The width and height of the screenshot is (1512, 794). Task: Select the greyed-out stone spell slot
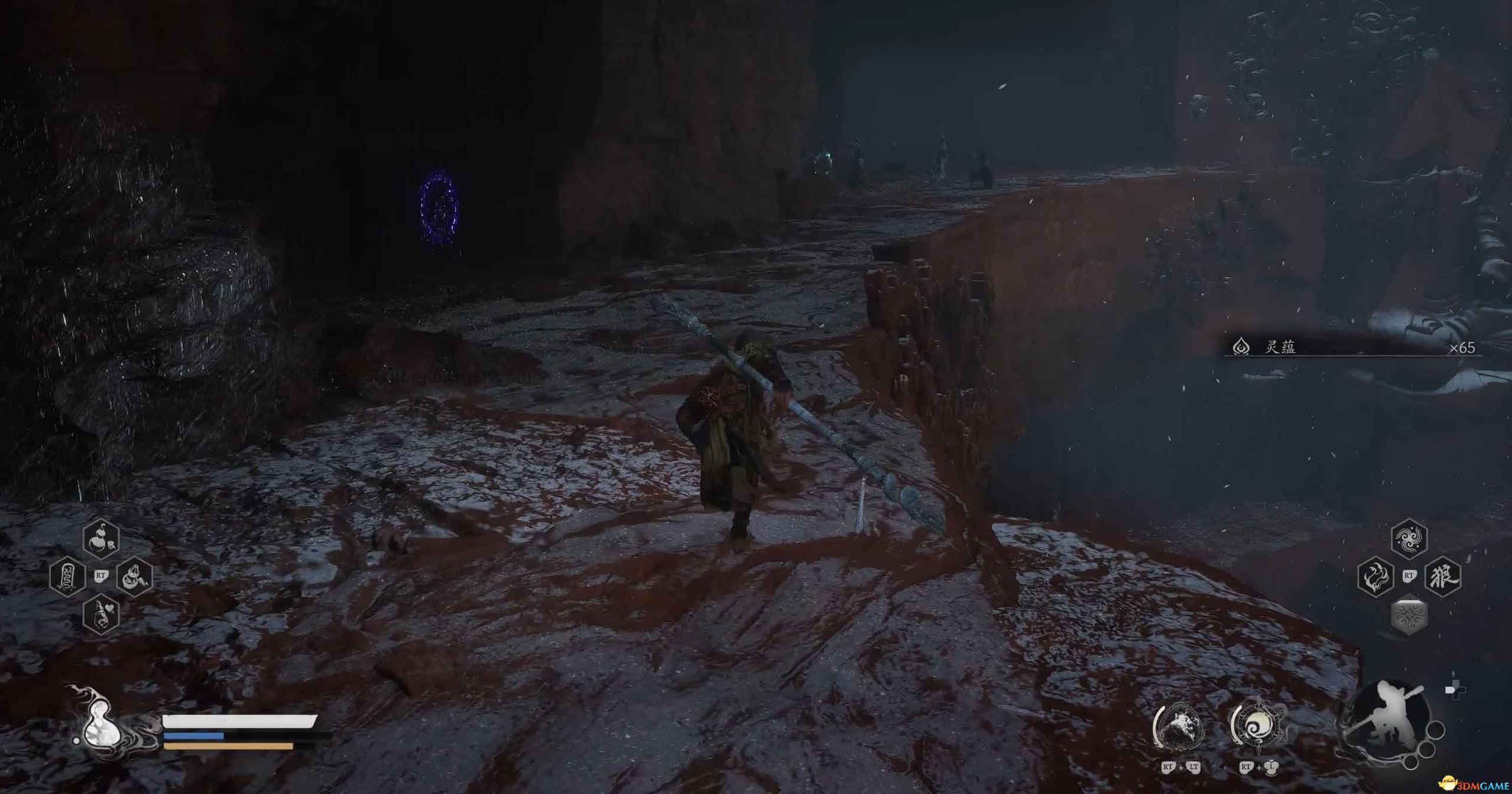(1409, 616)
